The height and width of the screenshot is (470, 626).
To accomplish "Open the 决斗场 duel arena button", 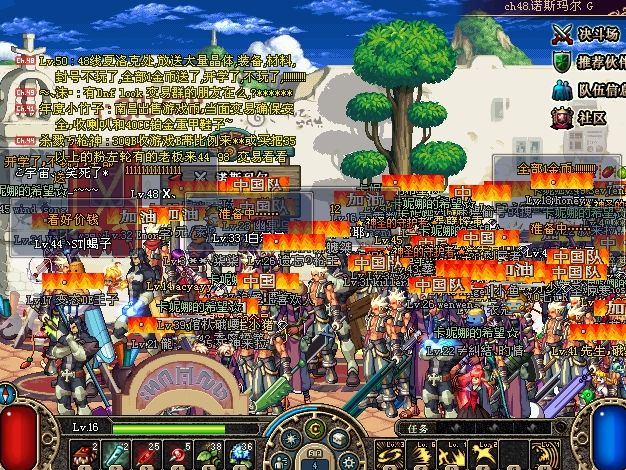I will point(589,35).
